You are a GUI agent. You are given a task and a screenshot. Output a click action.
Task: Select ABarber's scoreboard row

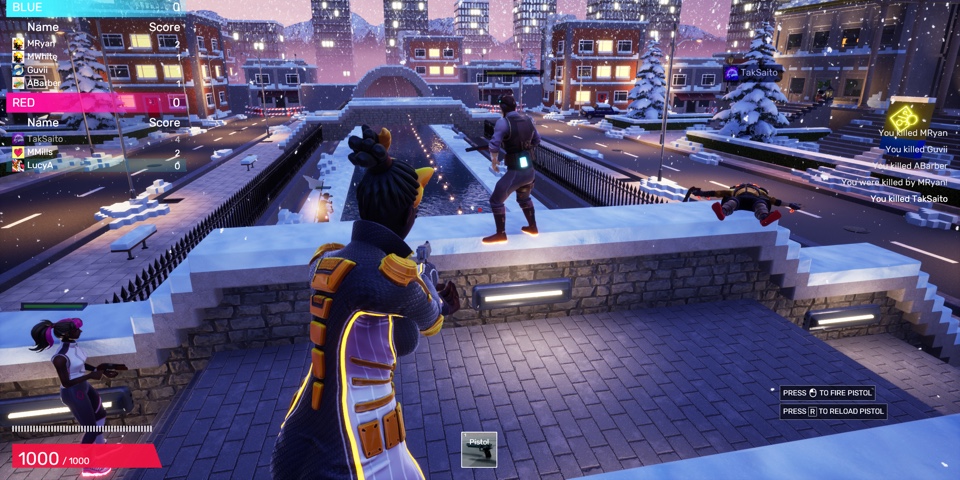coord(96,83)
